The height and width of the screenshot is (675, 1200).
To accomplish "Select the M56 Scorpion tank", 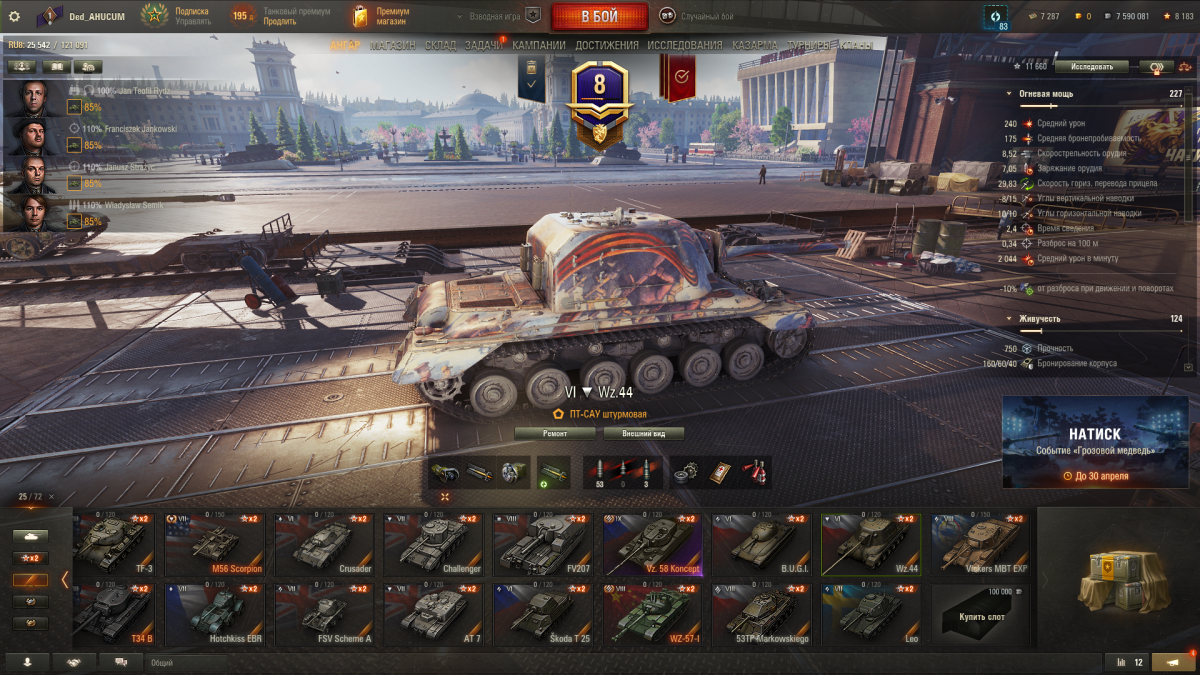I will pyautogui.click(x=215, y=545).
